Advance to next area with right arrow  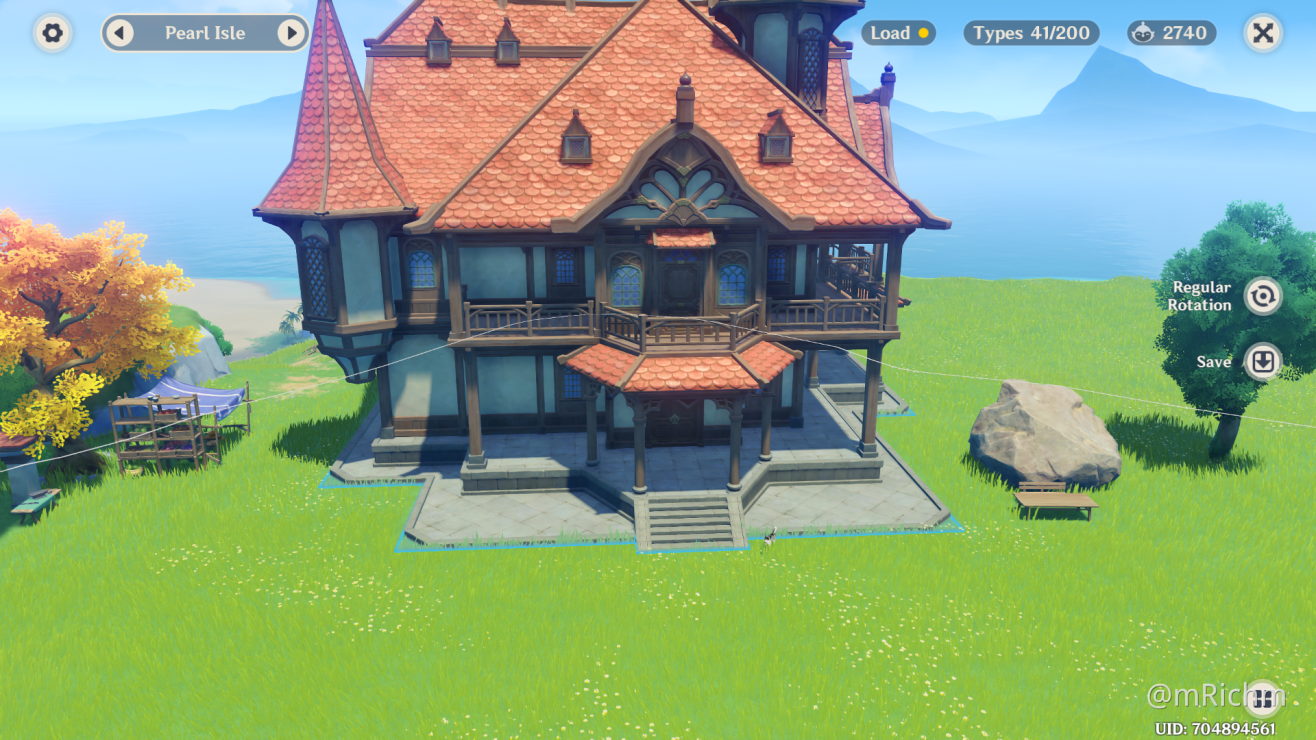tap(291, 33)
